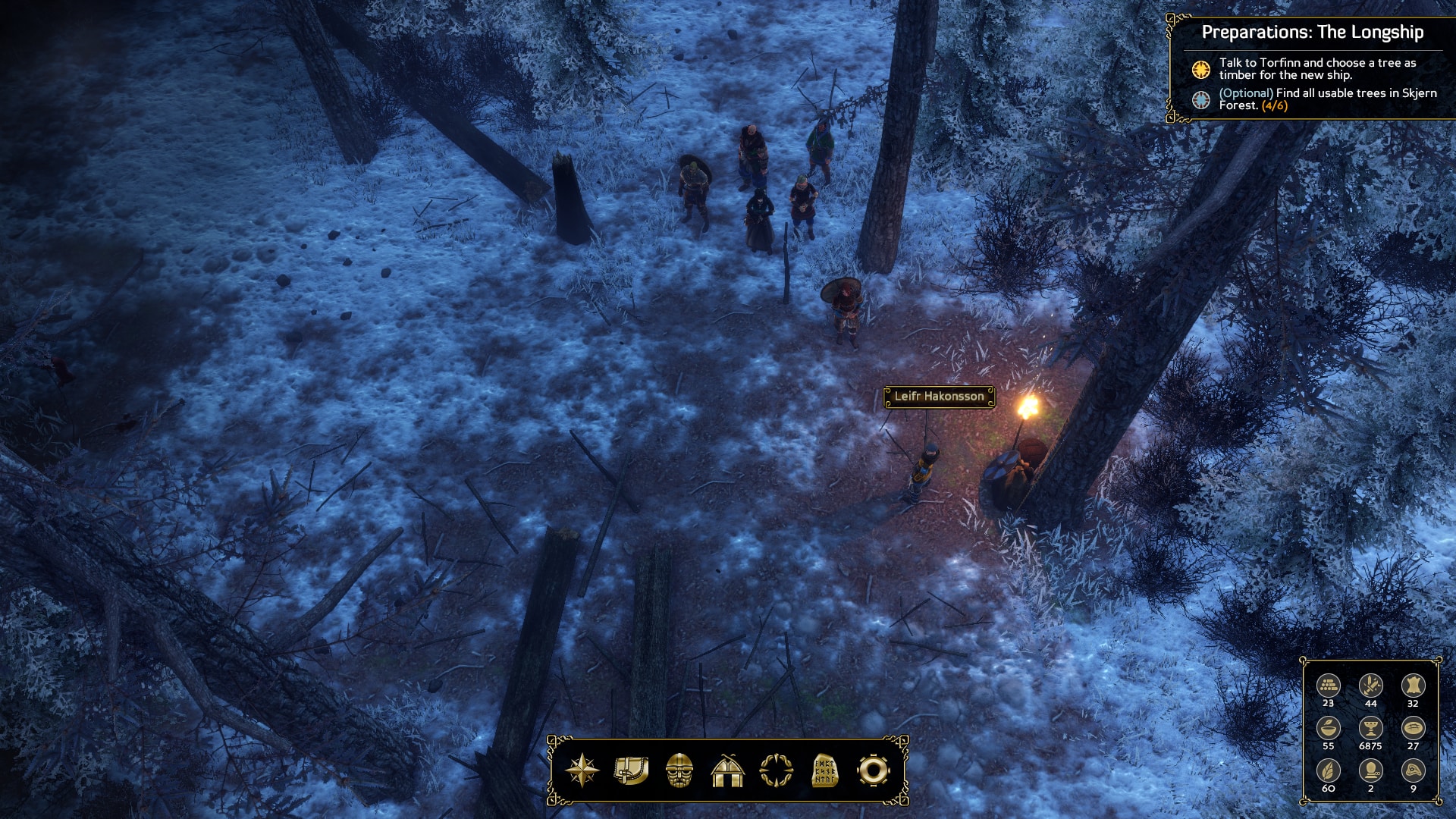This screenshot has width=1456, height=819.
Task: Open the map via the compass star icon
Action: [x=582, y=770]
